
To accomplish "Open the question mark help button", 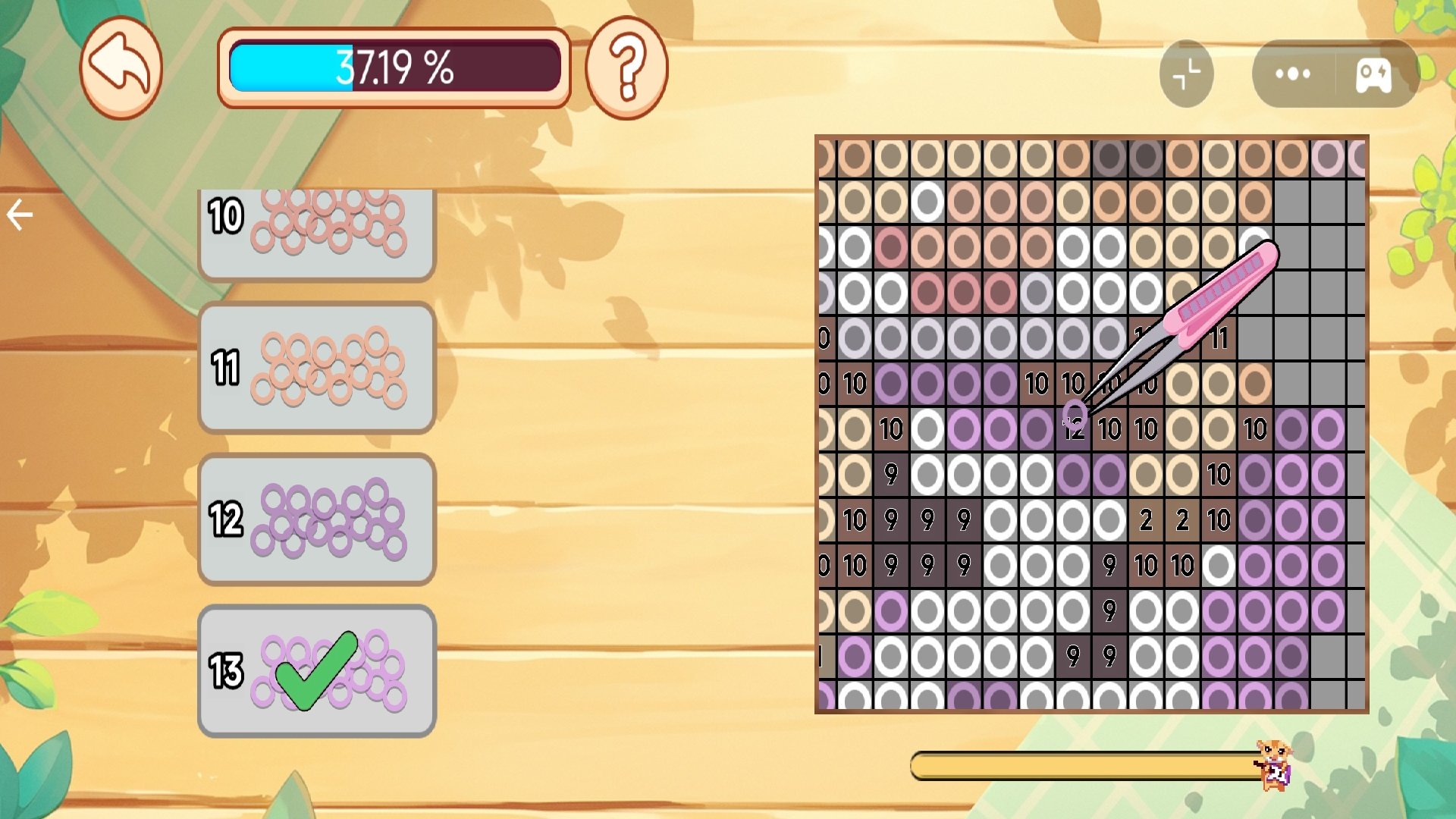I will point(626,68).
